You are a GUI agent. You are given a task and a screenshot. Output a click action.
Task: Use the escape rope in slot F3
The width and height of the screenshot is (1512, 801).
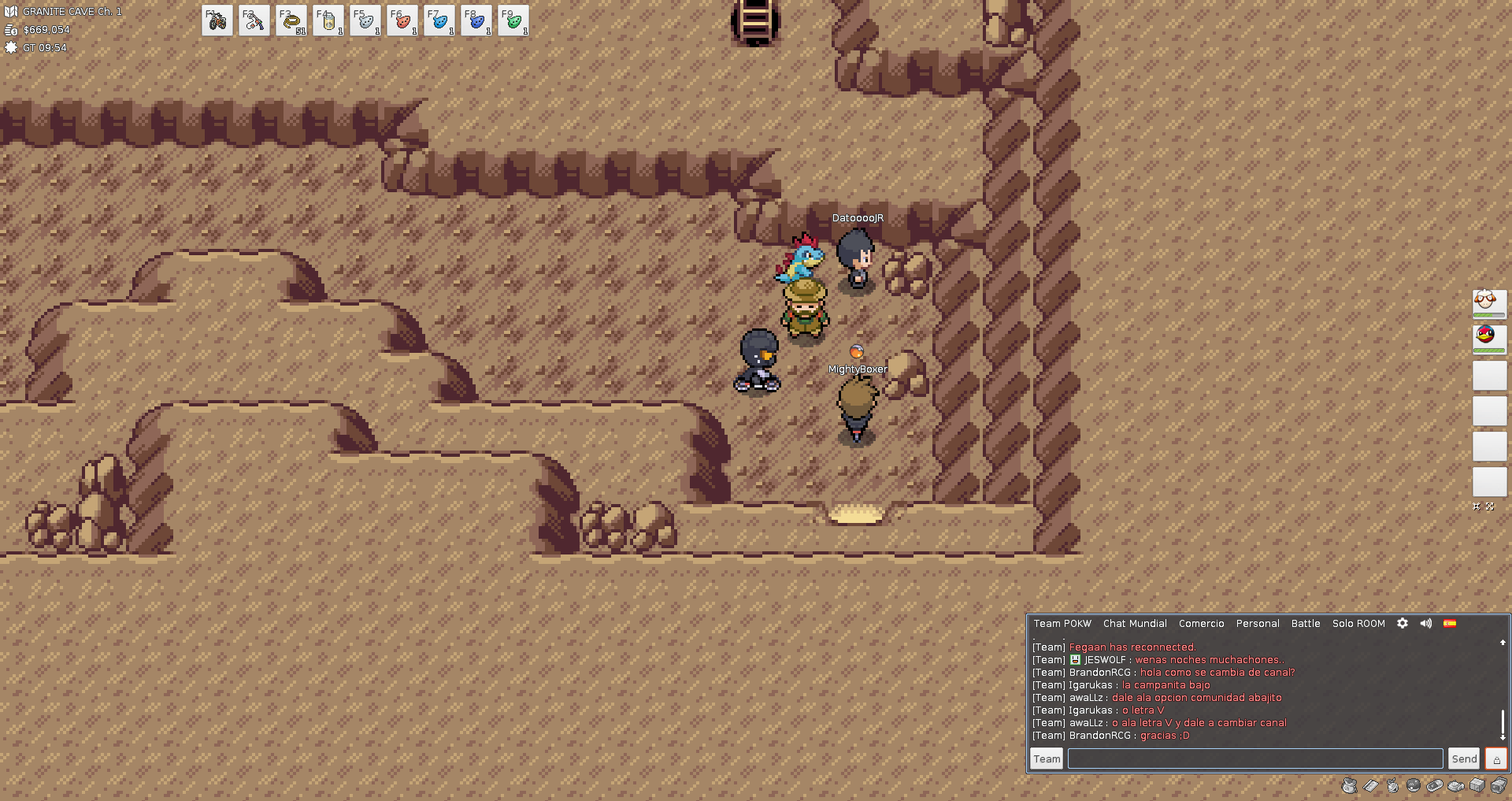tap(291, 21)
